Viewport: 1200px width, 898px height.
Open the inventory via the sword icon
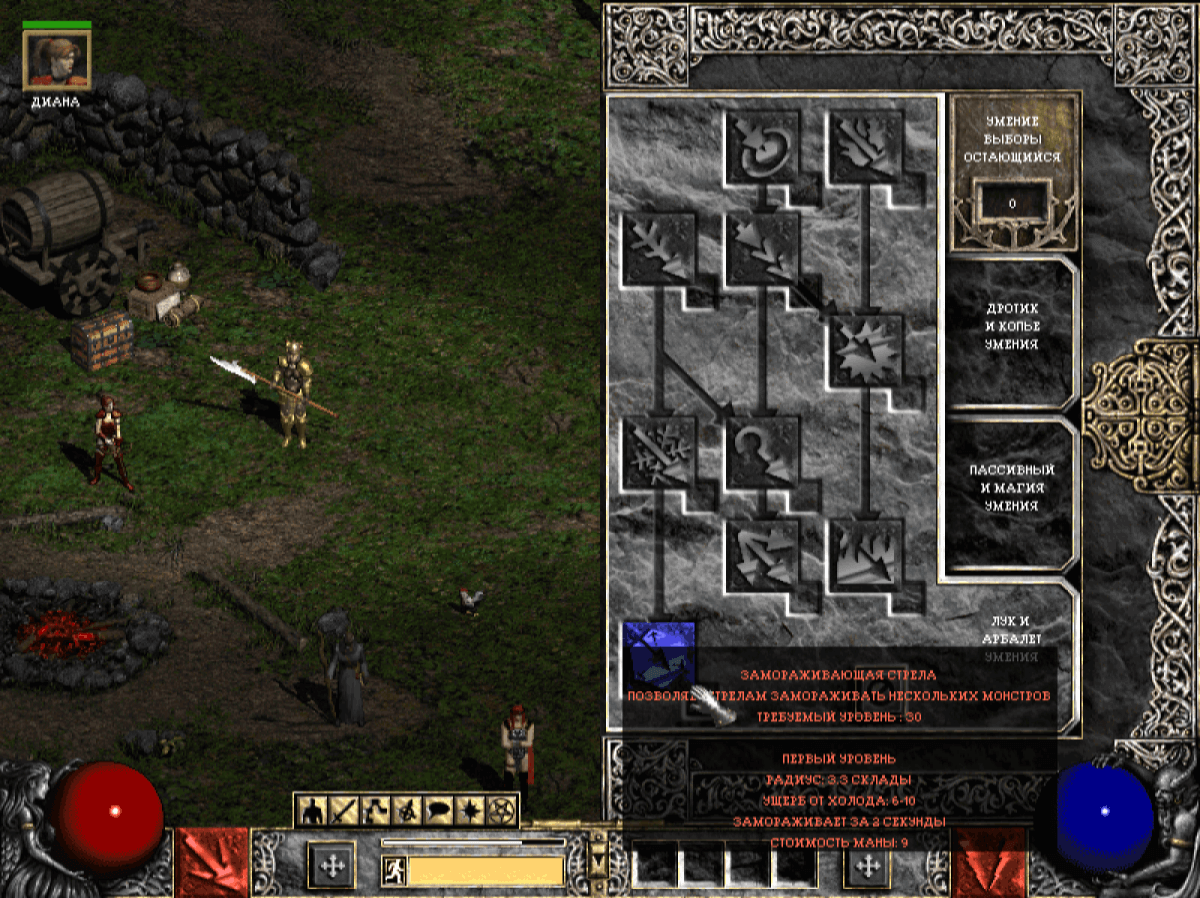(344, 810)
